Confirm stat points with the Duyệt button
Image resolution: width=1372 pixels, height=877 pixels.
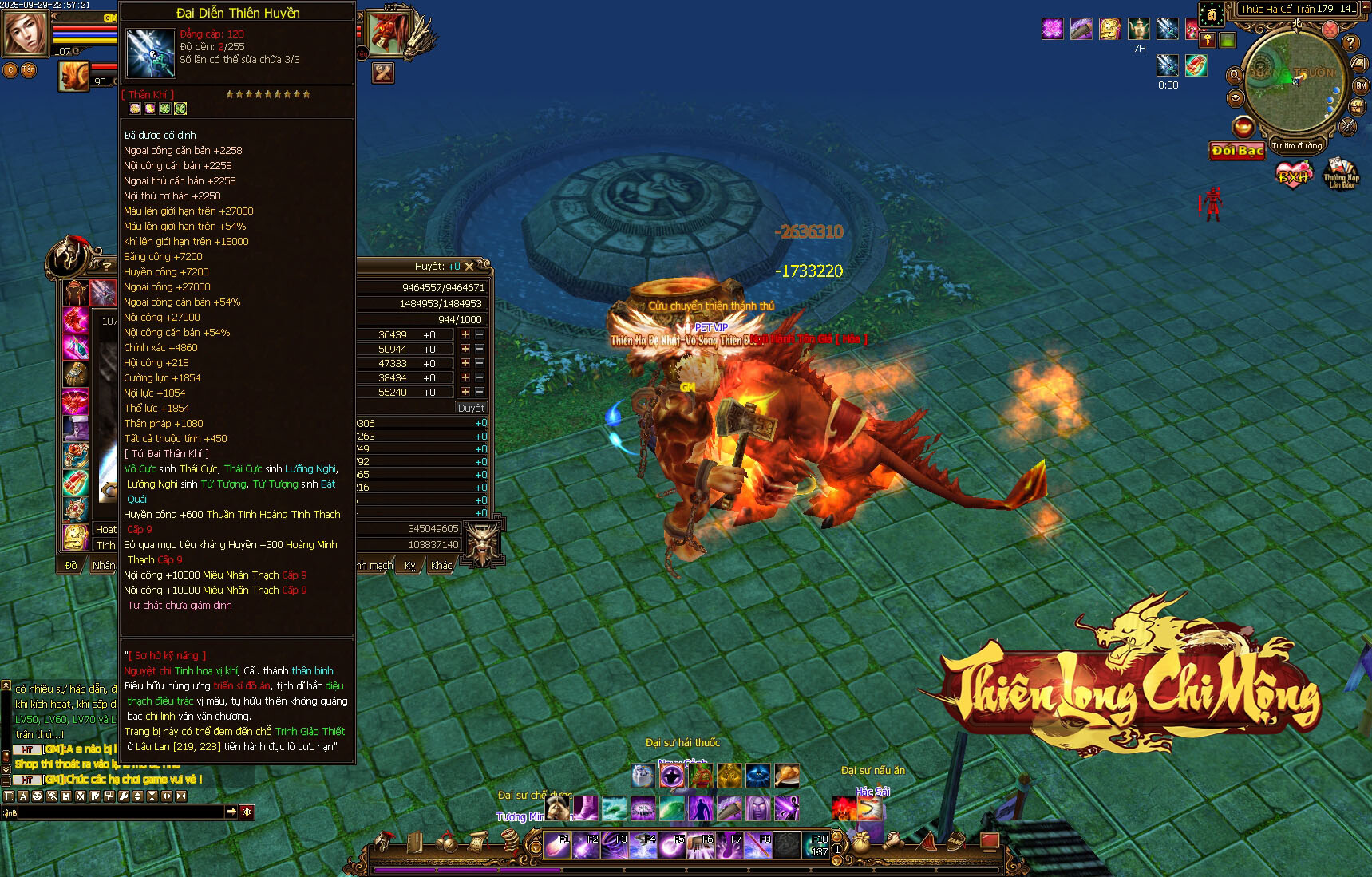(471, 408)
